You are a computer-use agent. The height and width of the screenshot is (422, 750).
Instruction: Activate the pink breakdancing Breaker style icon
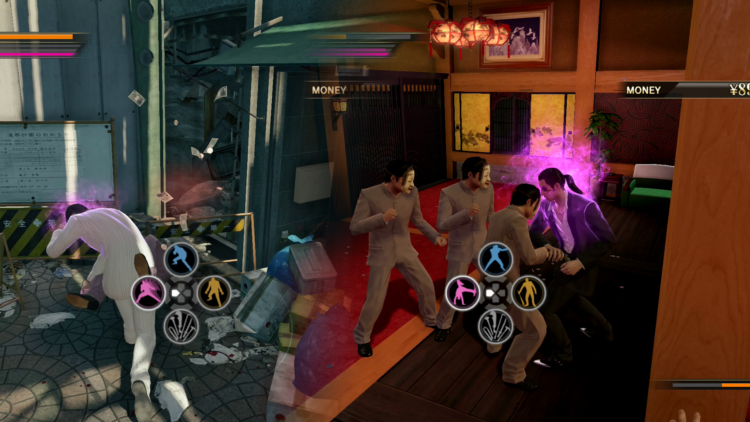(462, 293)
